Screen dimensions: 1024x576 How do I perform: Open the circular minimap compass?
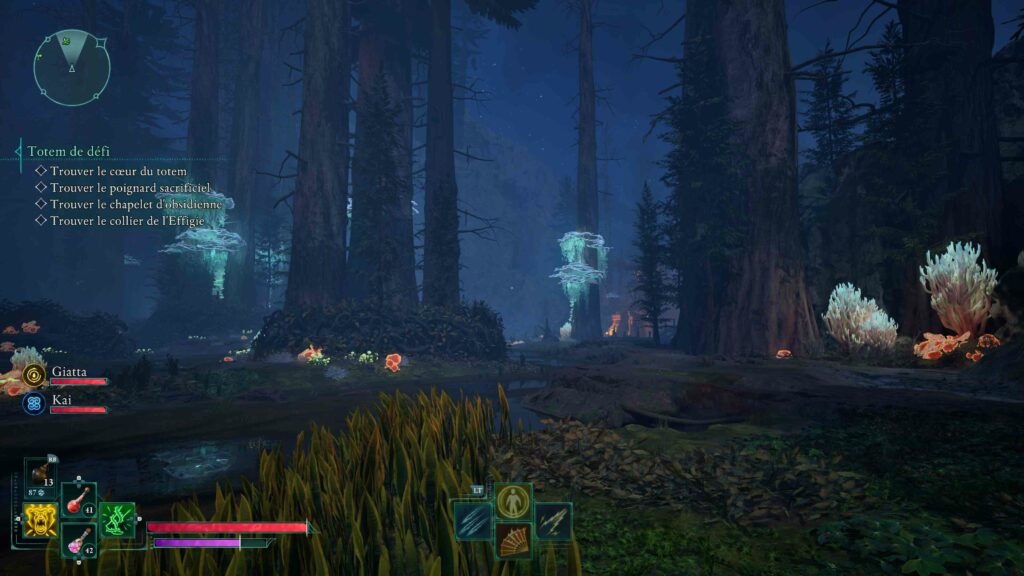pos(71,68)
